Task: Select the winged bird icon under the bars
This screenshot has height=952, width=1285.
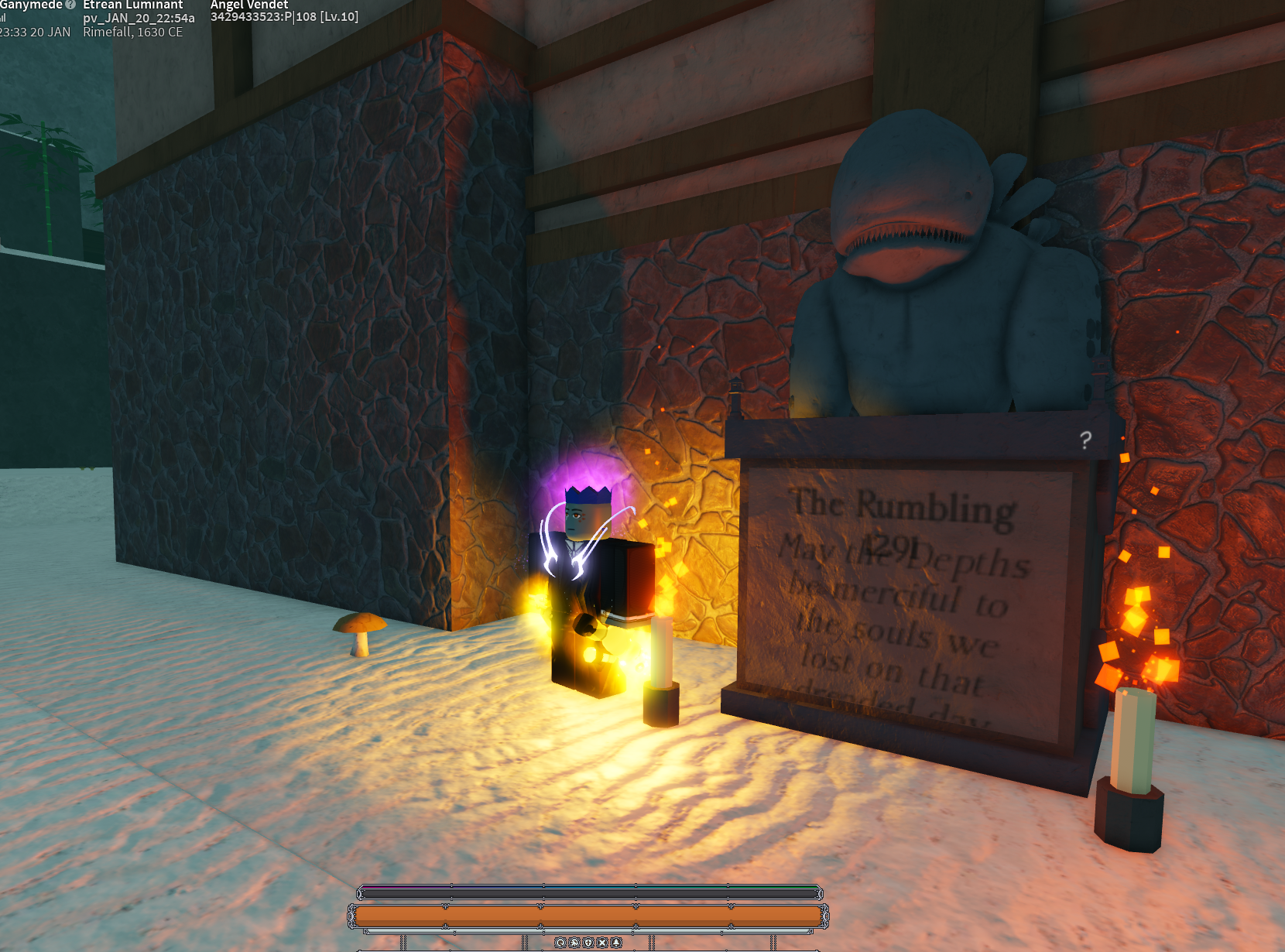Action: click(574, 943)
